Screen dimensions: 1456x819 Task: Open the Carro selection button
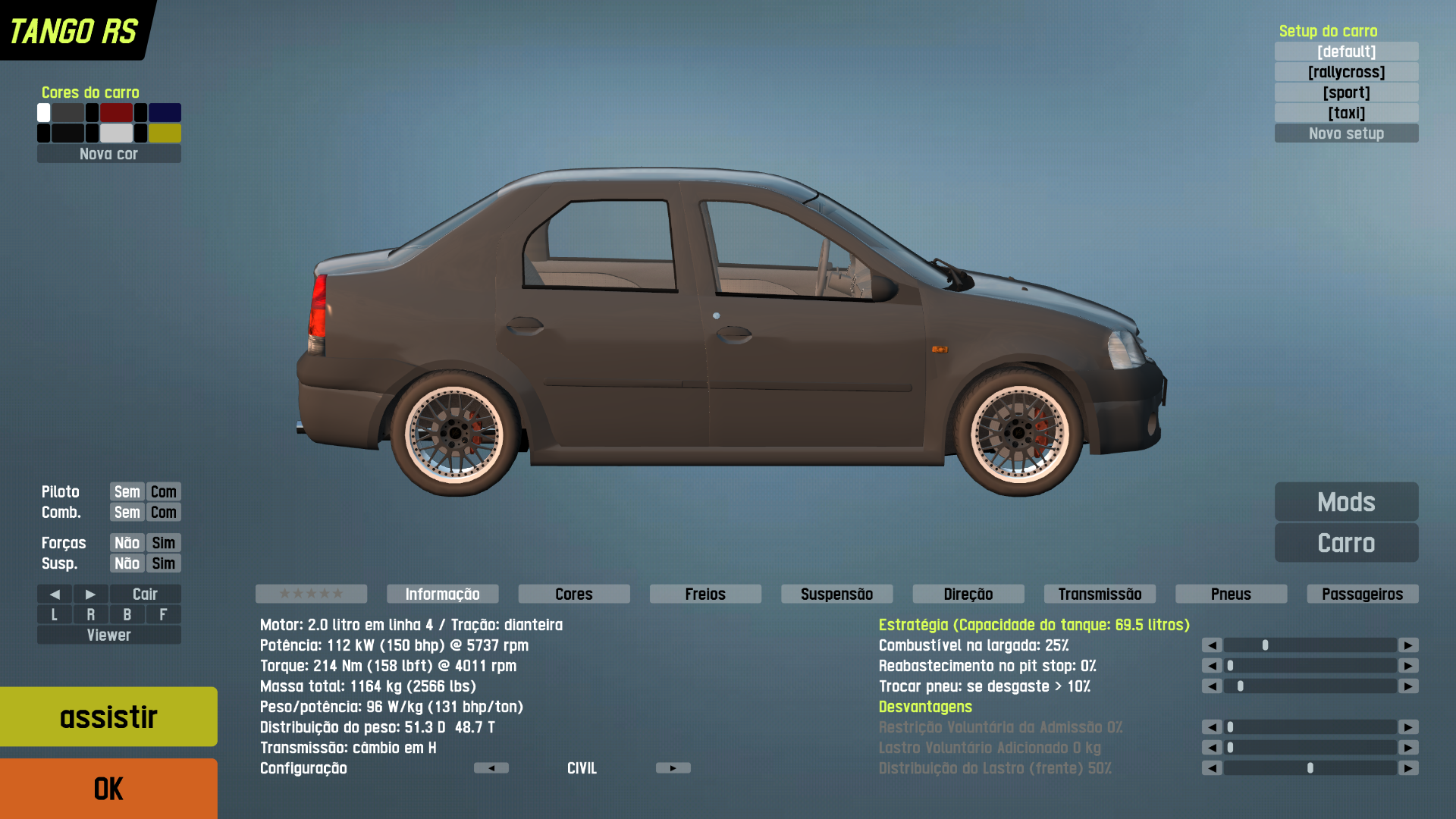coord(1346,543)
